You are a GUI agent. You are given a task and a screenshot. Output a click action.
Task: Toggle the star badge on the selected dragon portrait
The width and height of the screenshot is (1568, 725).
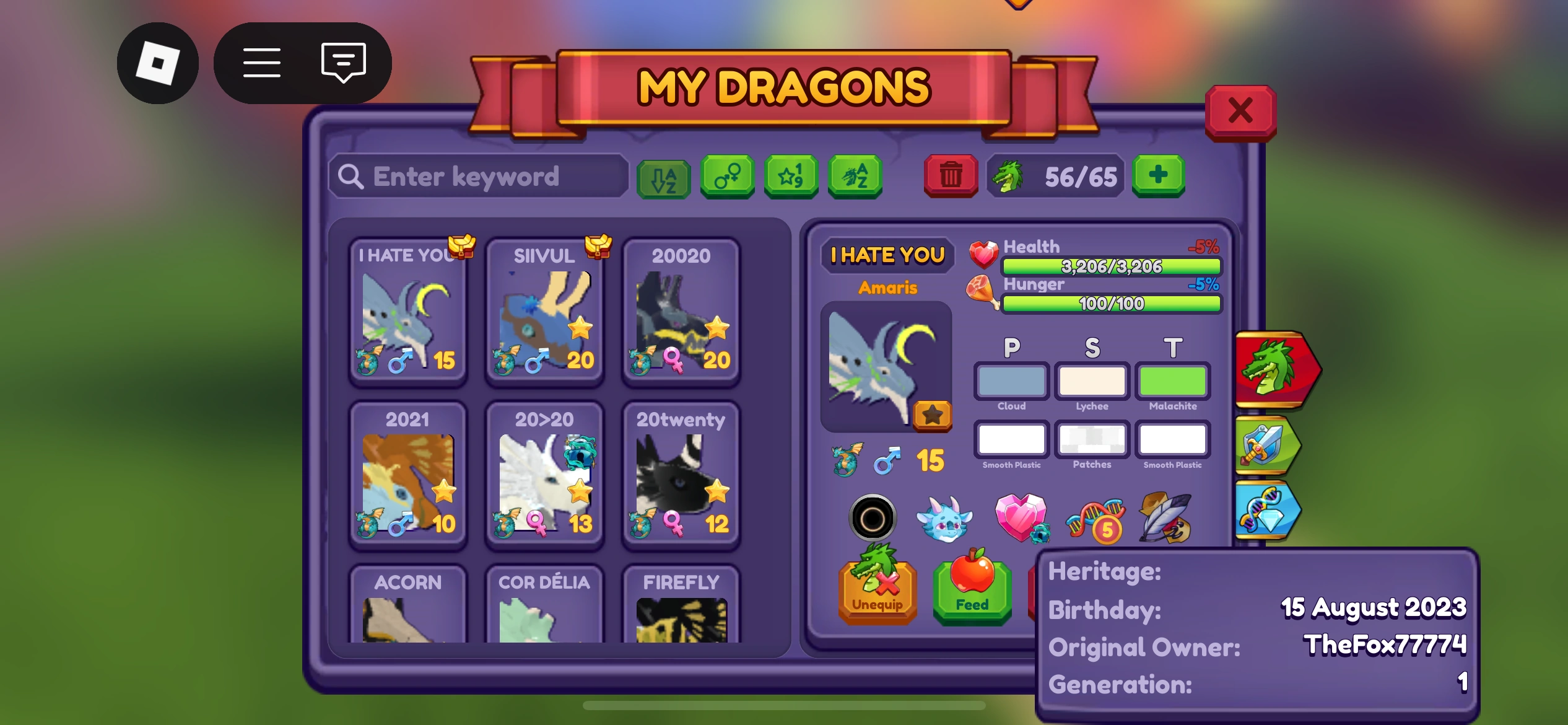(934, 415)
